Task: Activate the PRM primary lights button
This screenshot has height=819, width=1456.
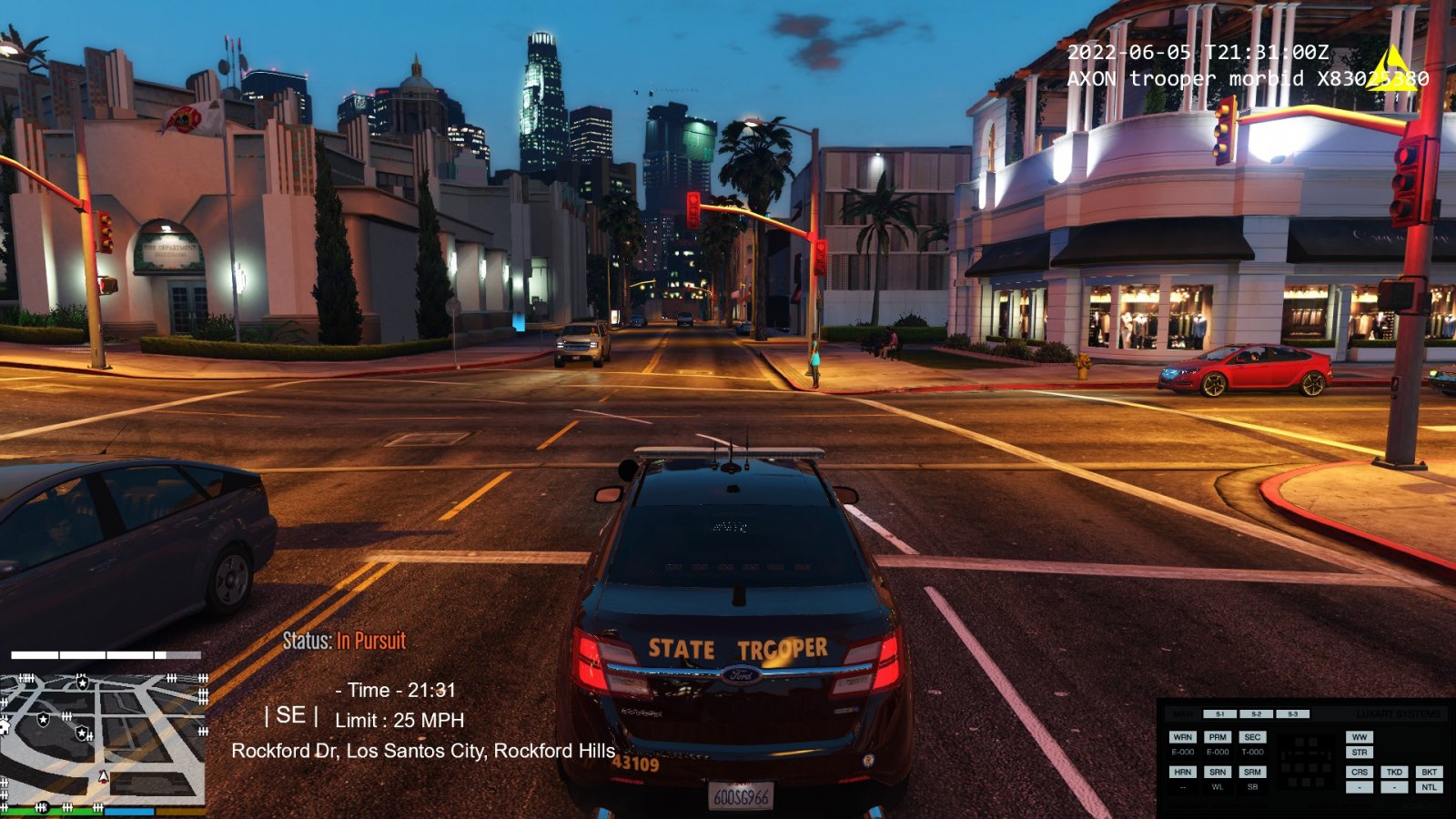Action: click(1218, 737)
